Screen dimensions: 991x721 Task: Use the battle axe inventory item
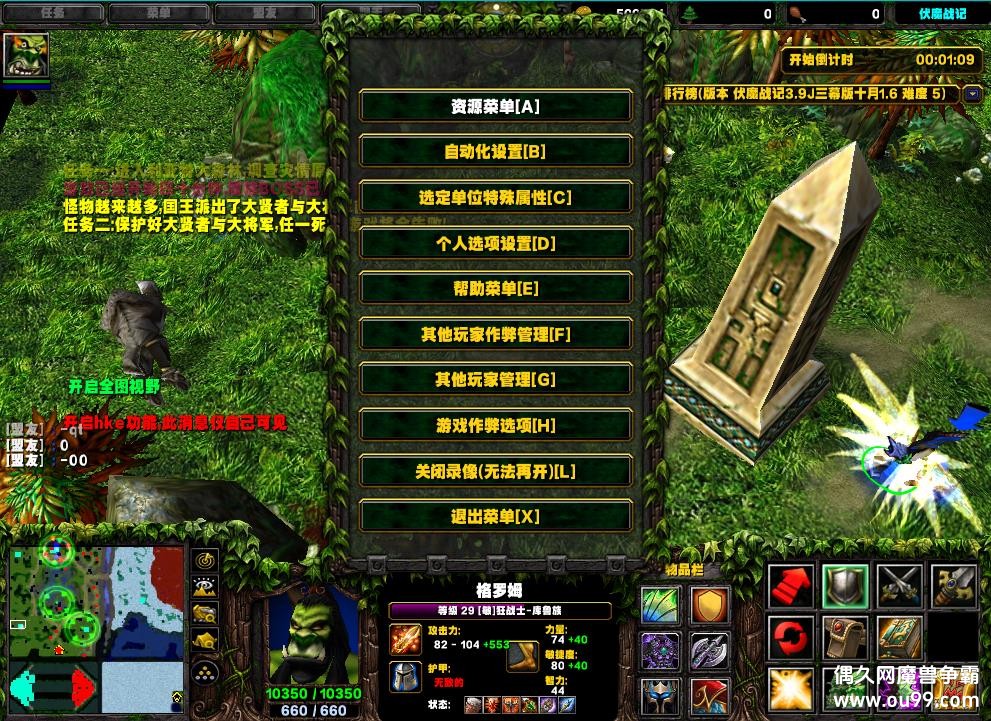tap(710, 650)
